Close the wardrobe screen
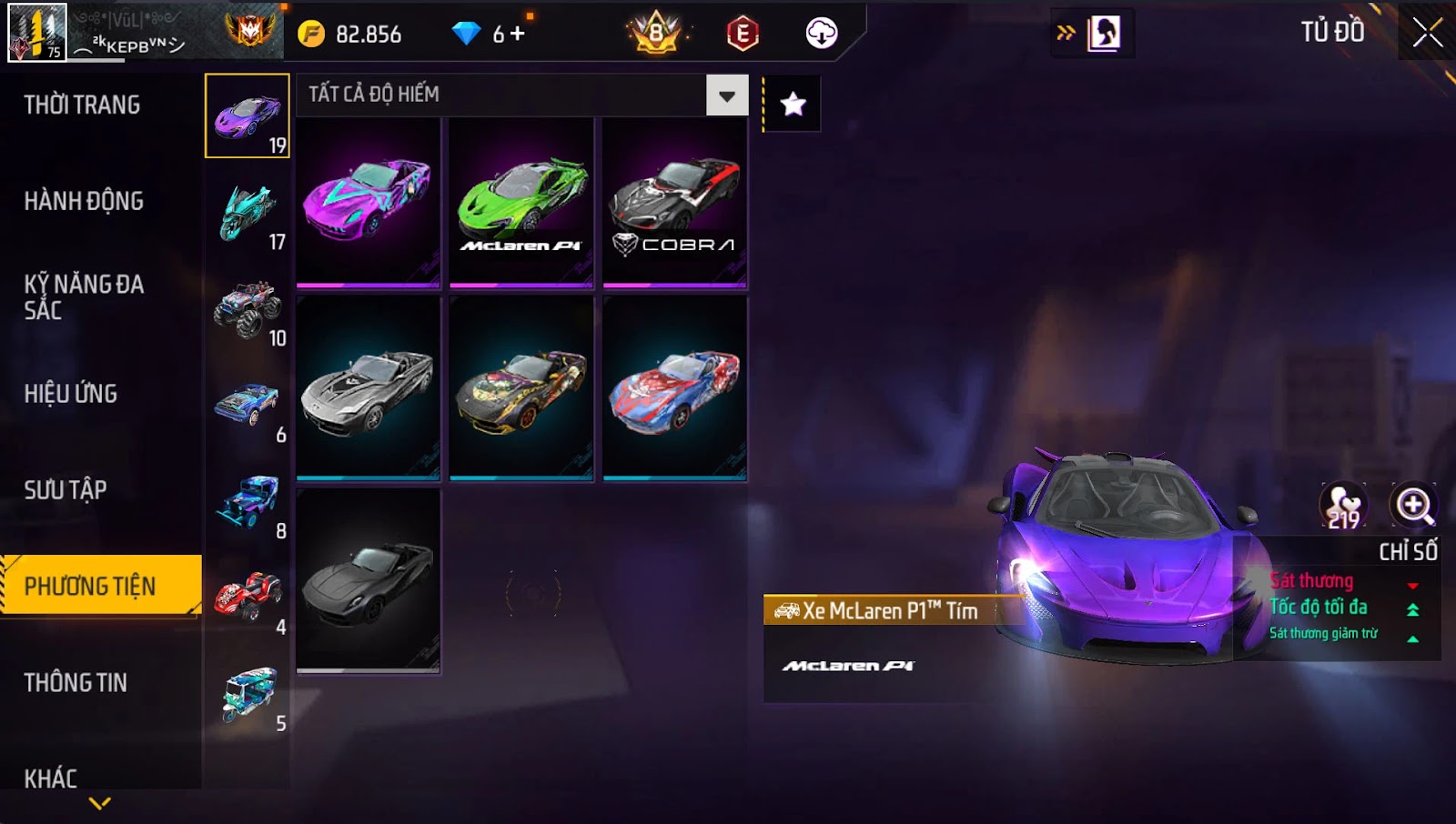Screen dimensions: 1456x824 (x=1426, y=34)
